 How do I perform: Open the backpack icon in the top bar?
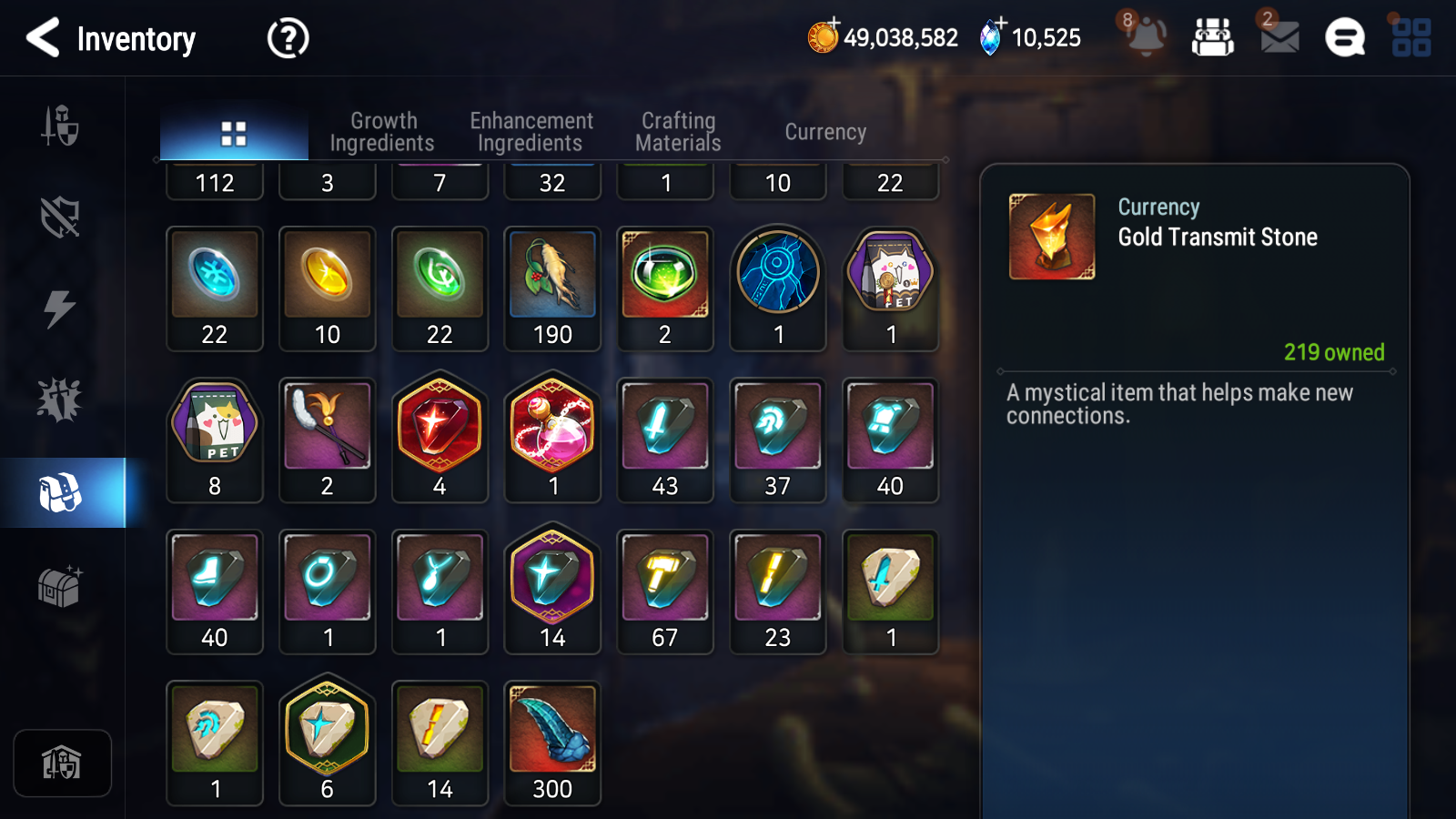point(1214,38)
